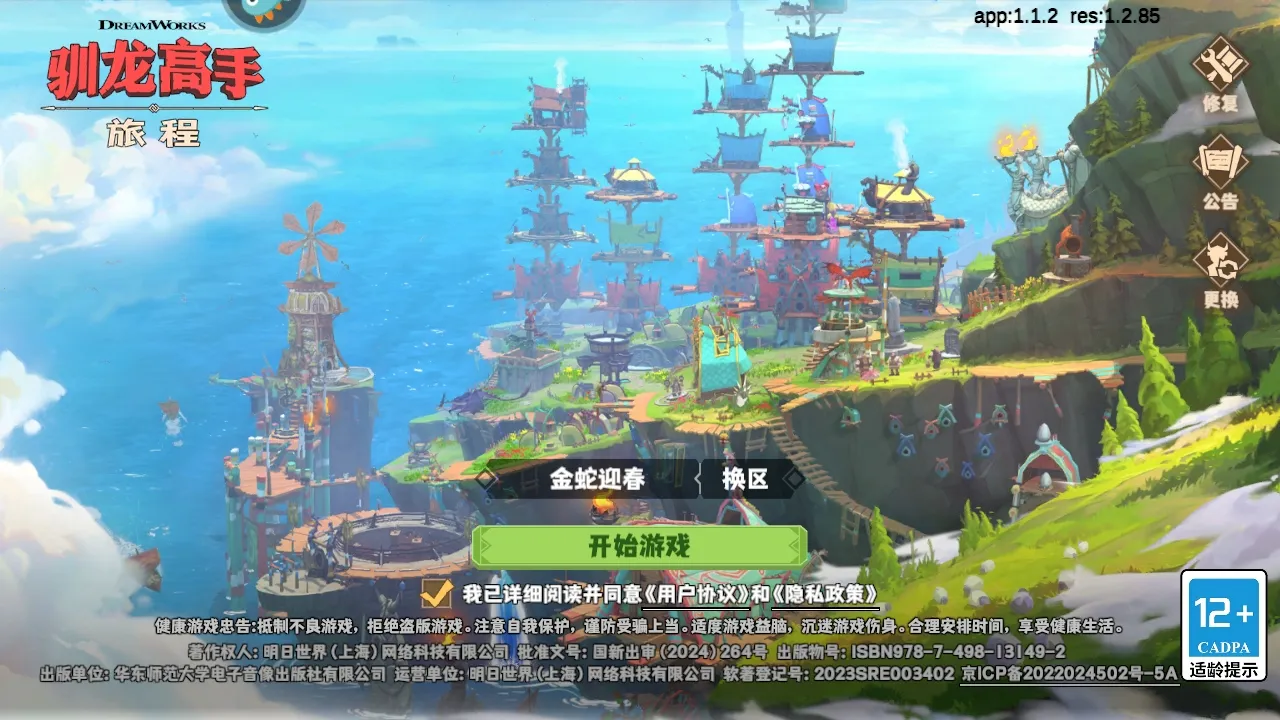The width and height of the screenshot is (1280, 720).
Task: Open the 京ICP备 registration number link
Action: [1069, 674]
